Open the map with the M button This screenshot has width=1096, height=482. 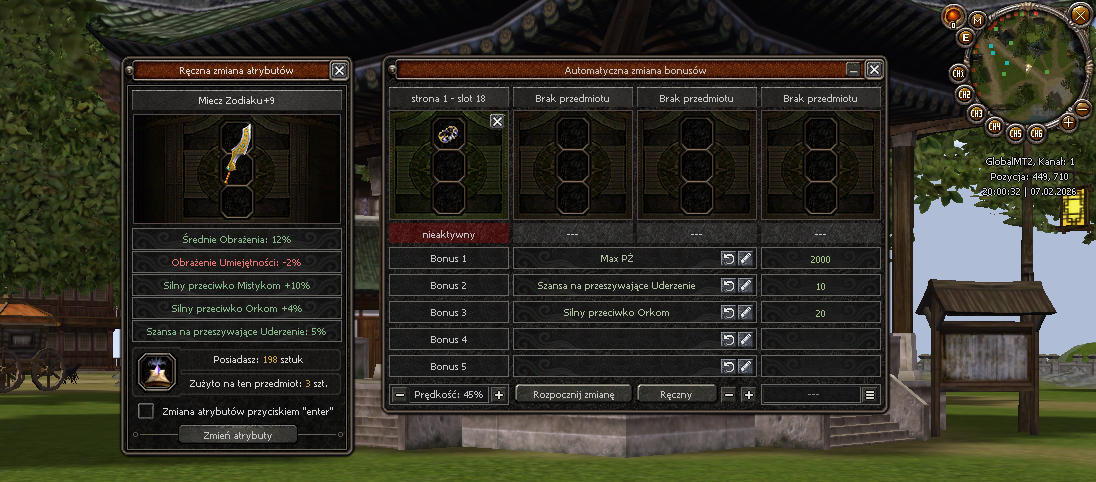(976, 20)
